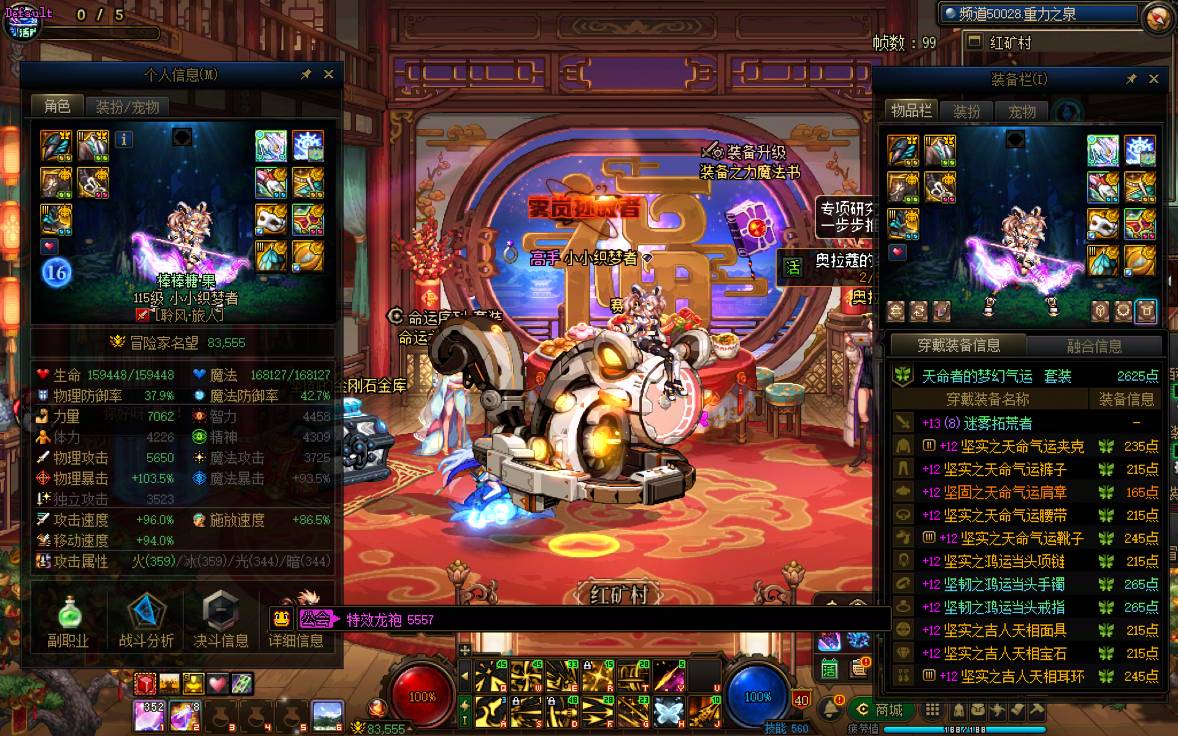Viewport: 1178px width, 736px height.
Task: Open the 商城 shop button
Action: click(x=880, y=710)
